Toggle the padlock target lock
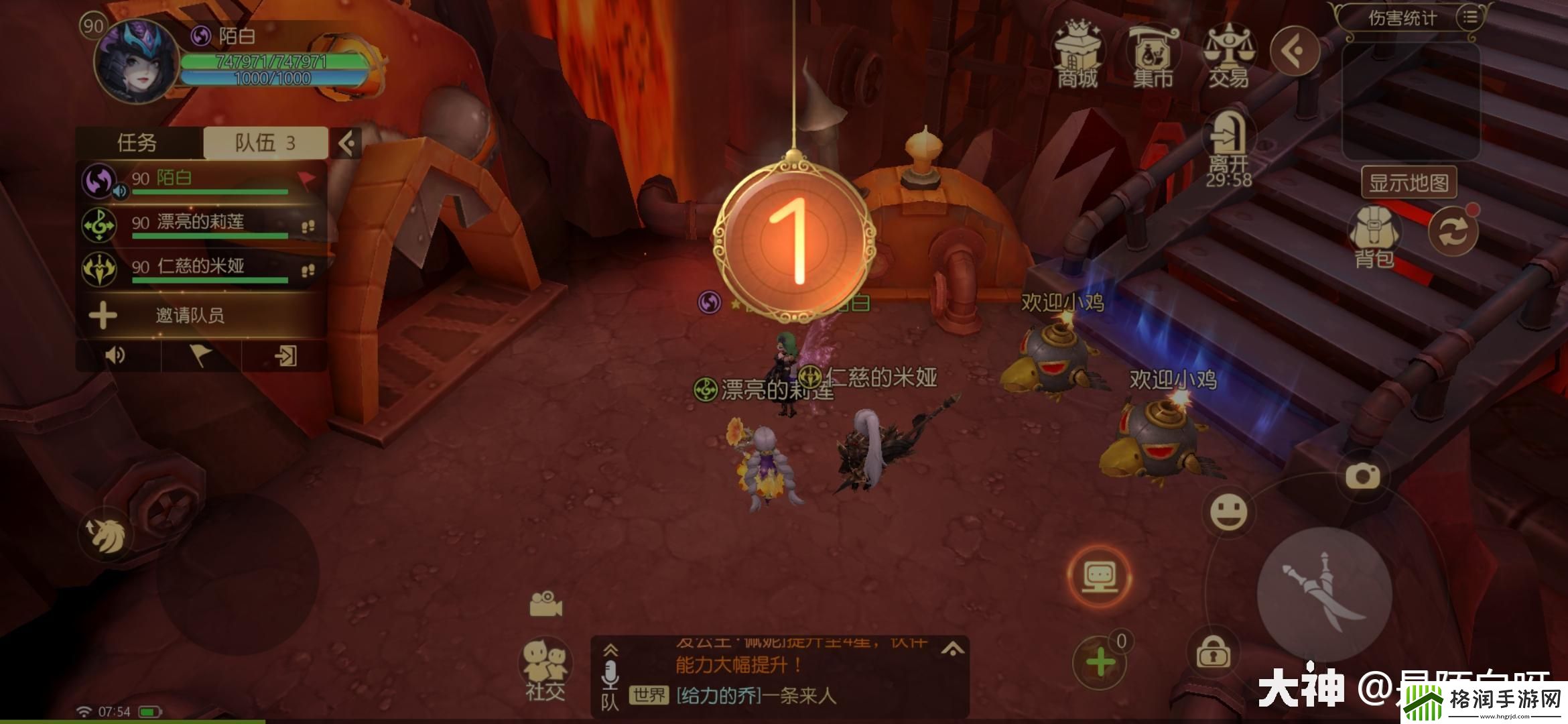The image size is (1568, 724). (x=1212, y=652)
